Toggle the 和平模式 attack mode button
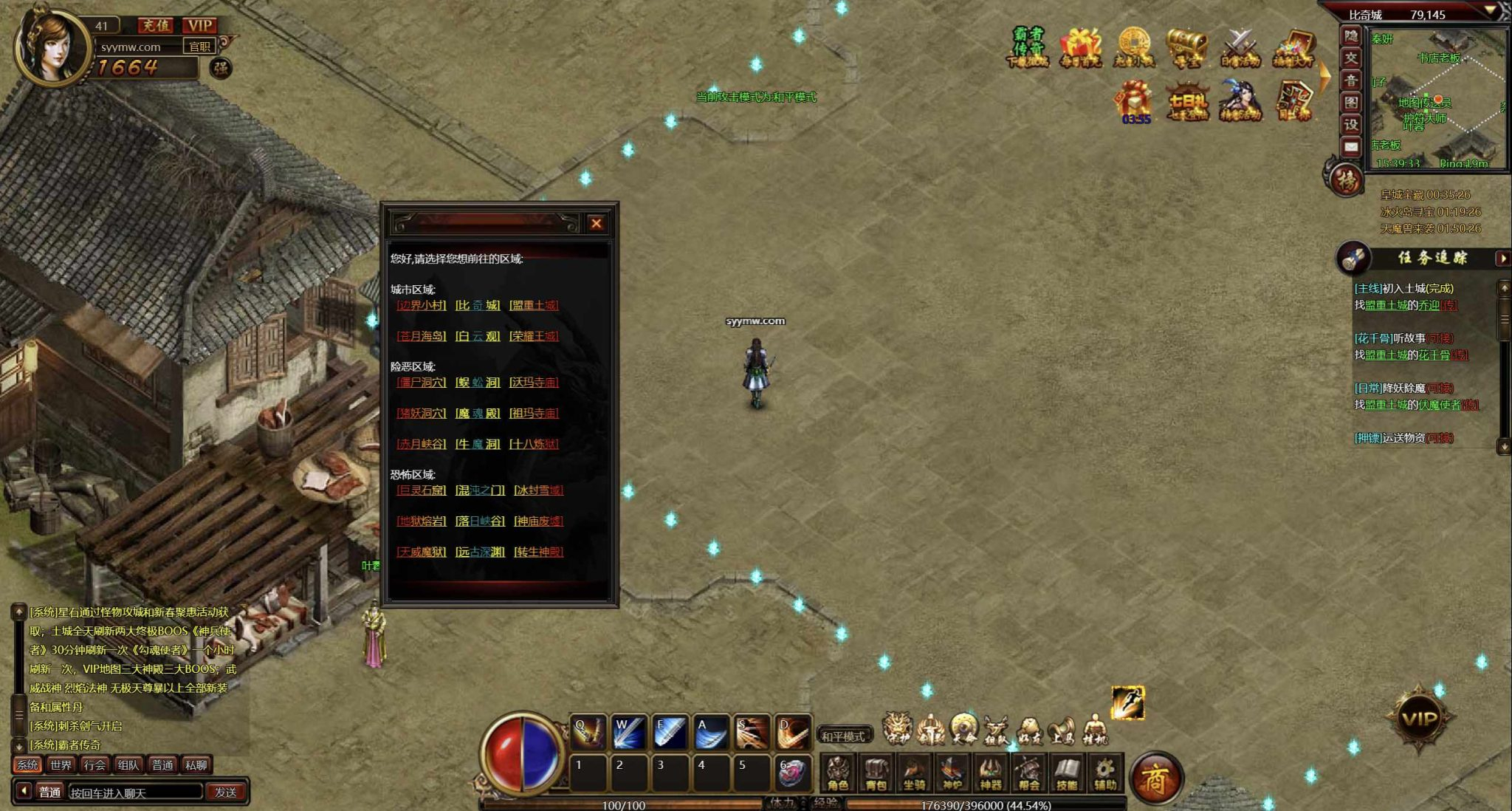This screenshot has width=1512, height=811. (x=843, y=736)
